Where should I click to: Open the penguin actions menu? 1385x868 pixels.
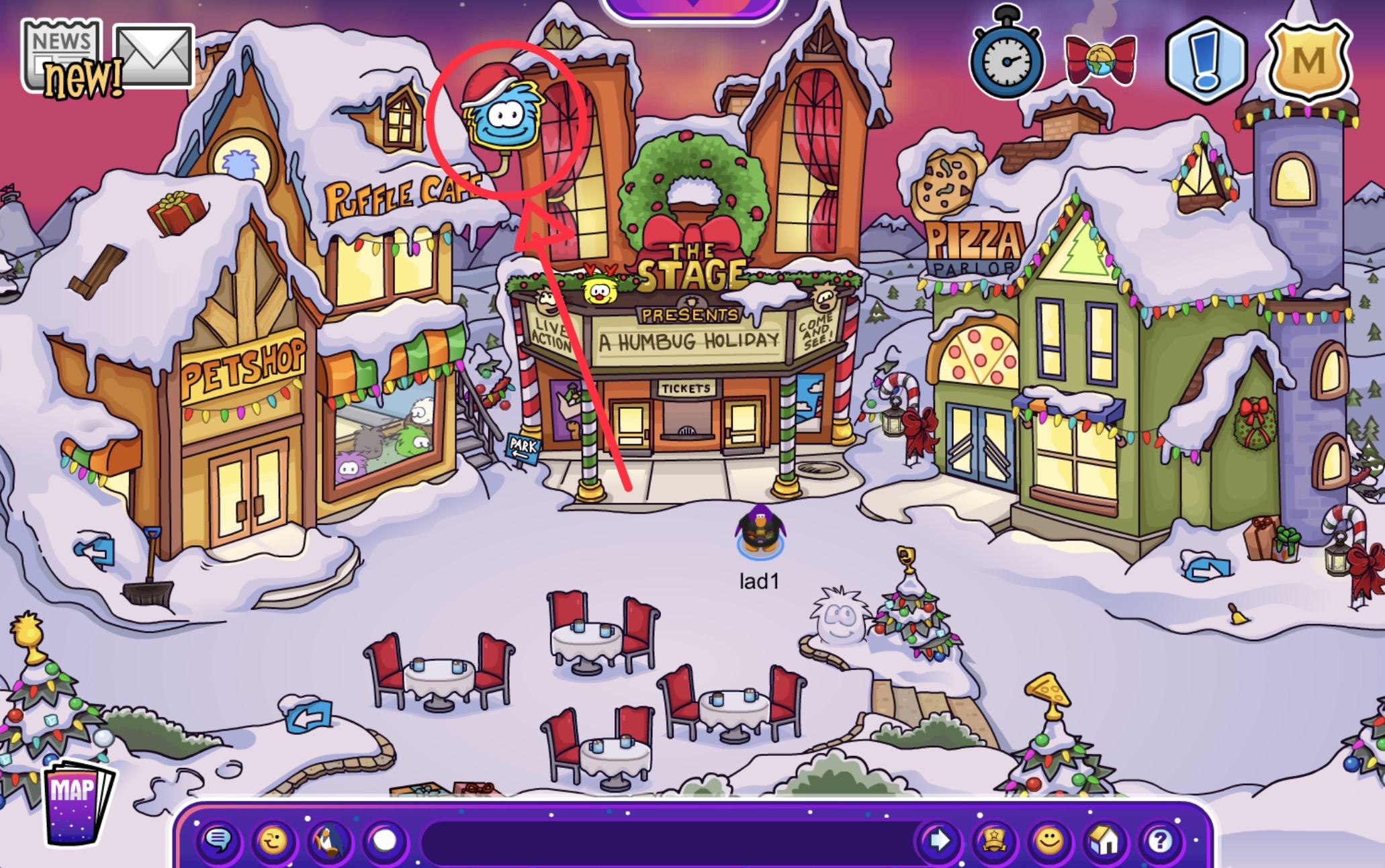pyautogui.click(x=329, y=840)
